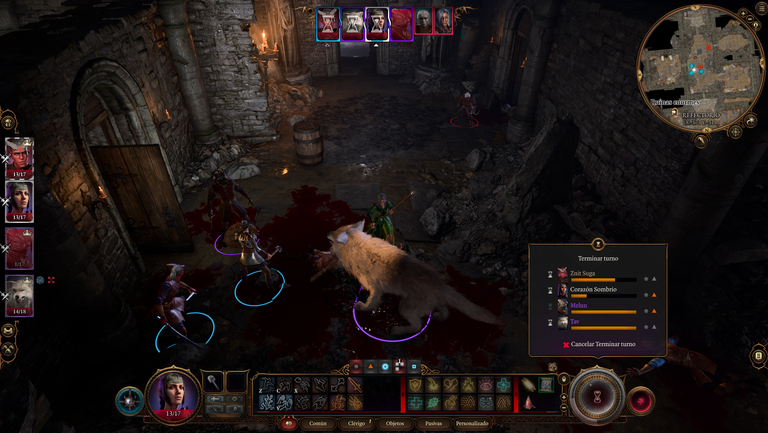Select the Personalizado hotbar tab
This screenshot has height=433, width=768.
(473, 424)
